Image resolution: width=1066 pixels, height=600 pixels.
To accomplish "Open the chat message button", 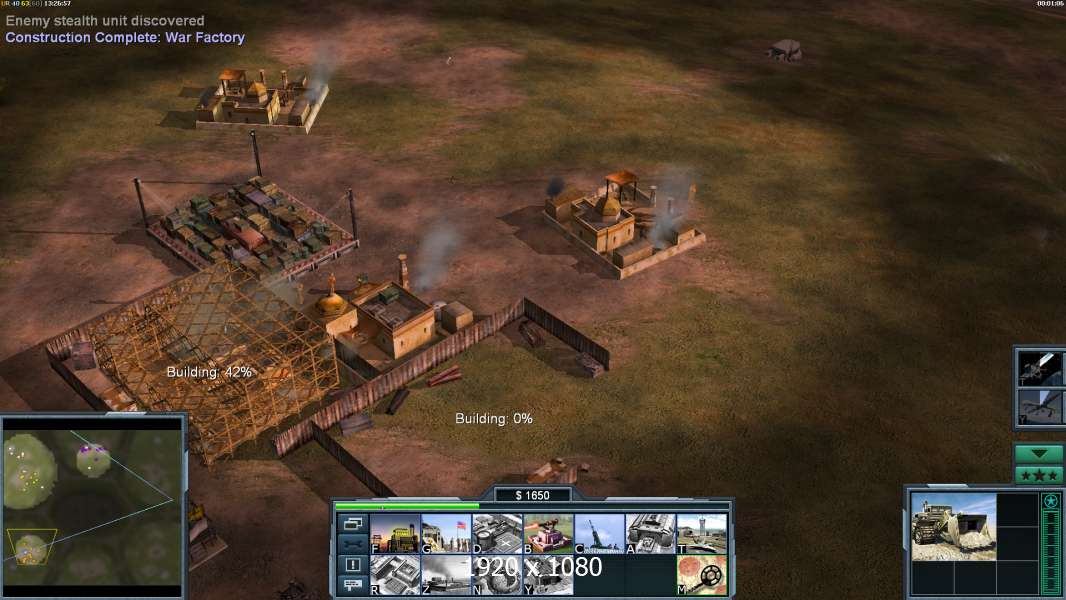I will click(x=351, y=585).
